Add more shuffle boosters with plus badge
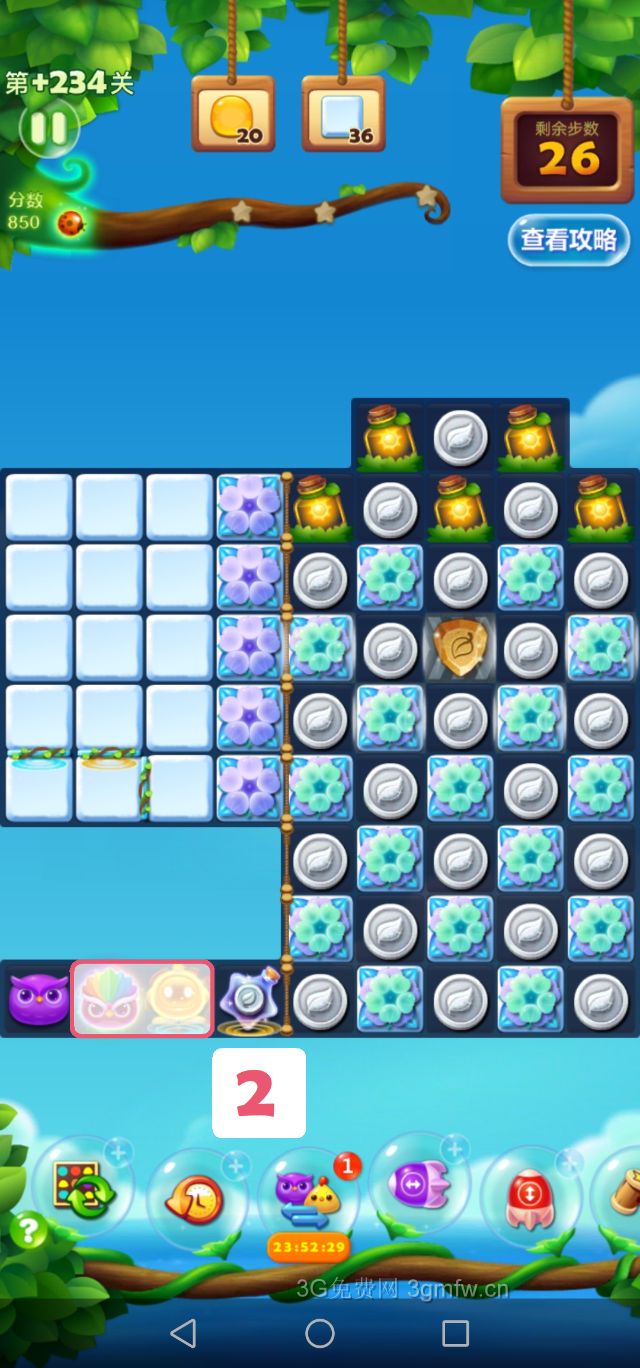 tap(118, 1153)
